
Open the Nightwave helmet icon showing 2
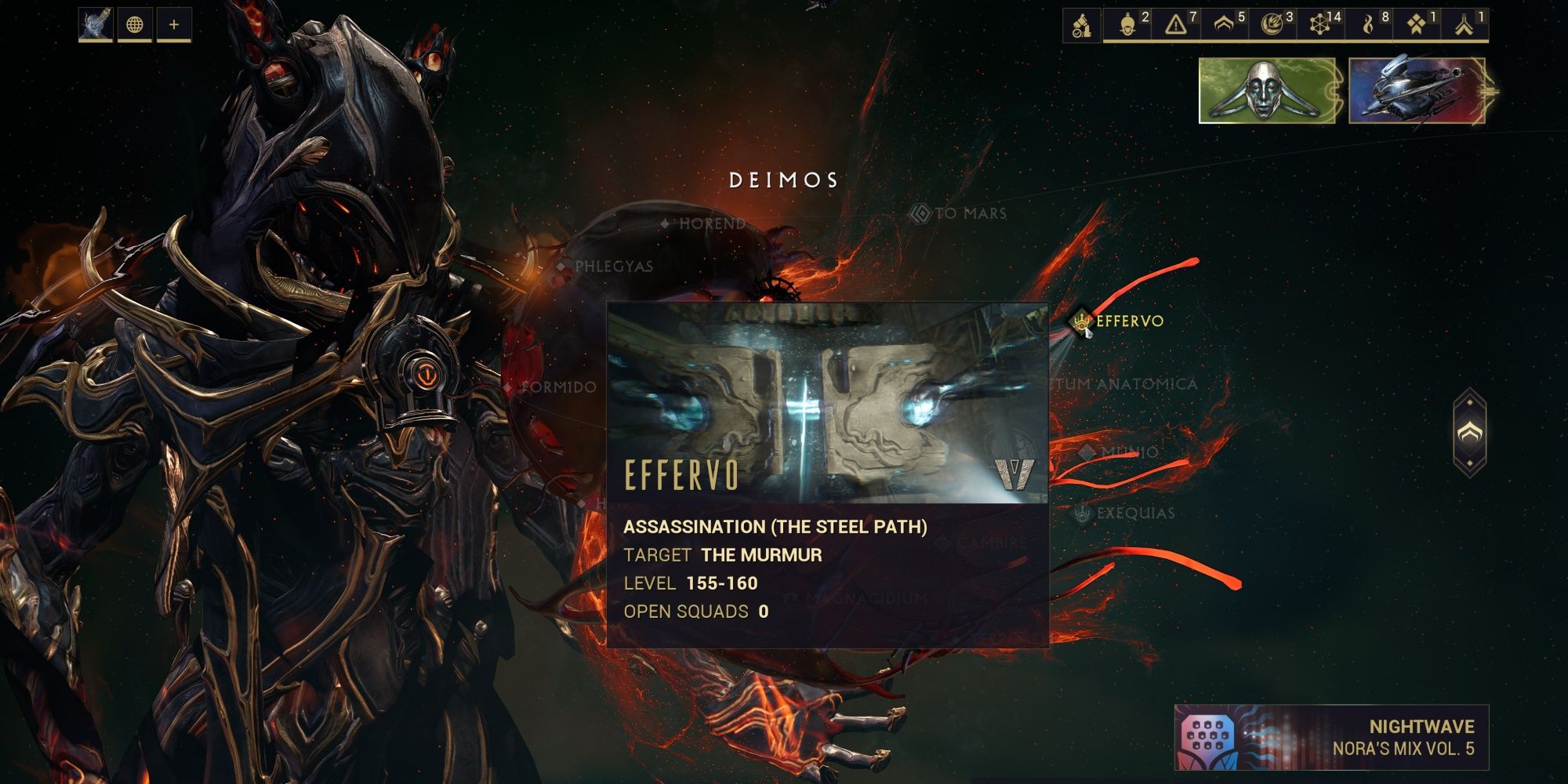[x=1127, y=24]
